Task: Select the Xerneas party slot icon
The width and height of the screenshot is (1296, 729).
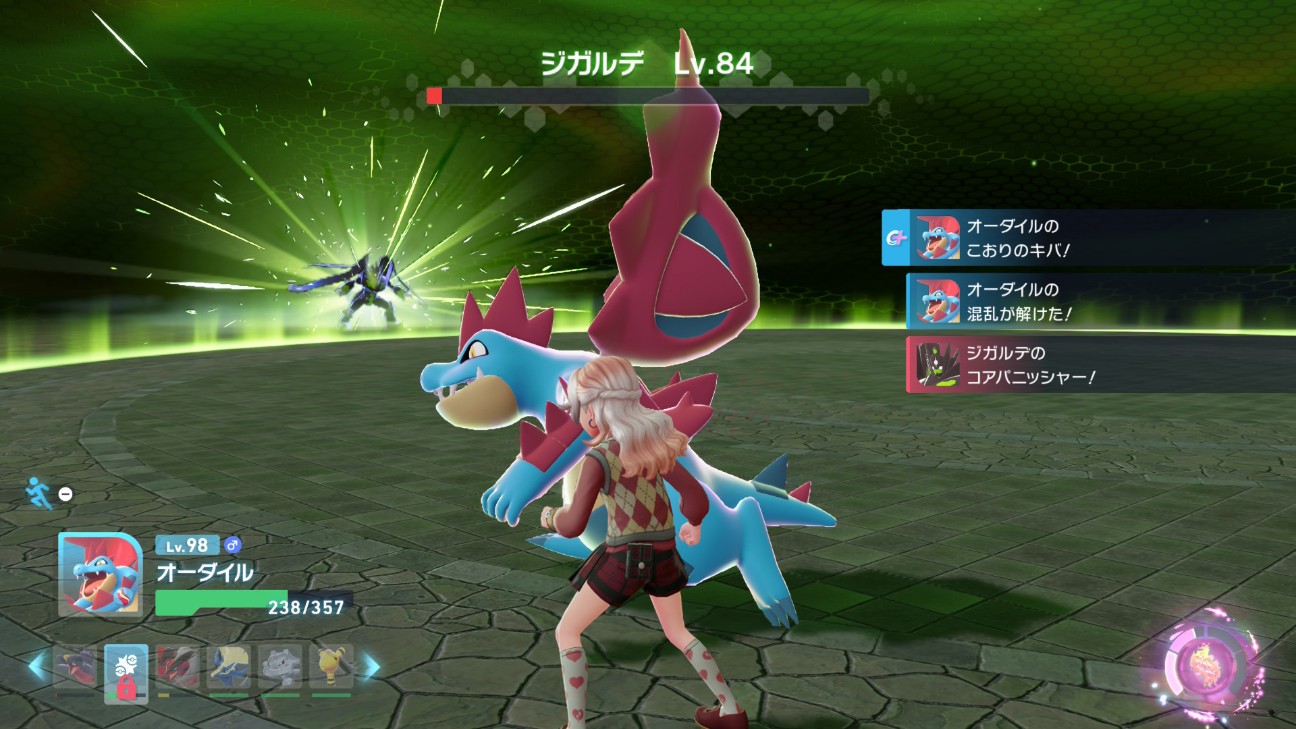Action: 231,665
